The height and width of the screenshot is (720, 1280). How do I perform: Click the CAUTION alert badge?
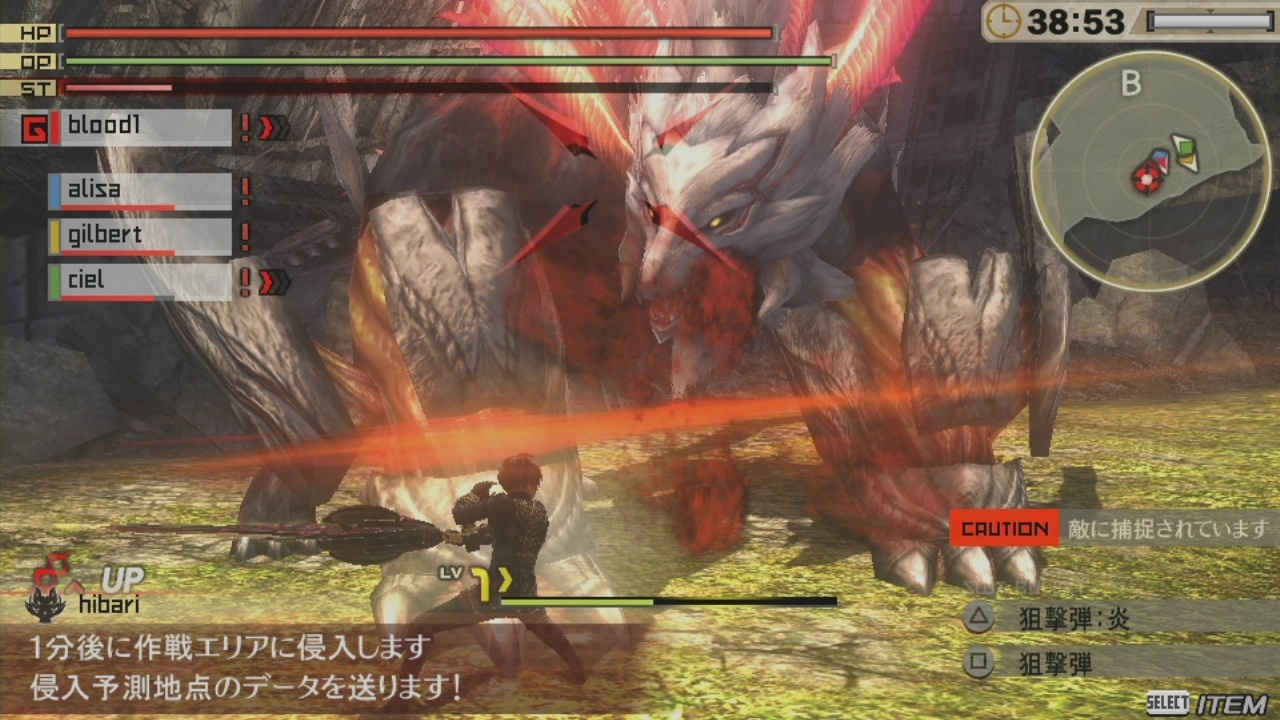point(1007,528)
